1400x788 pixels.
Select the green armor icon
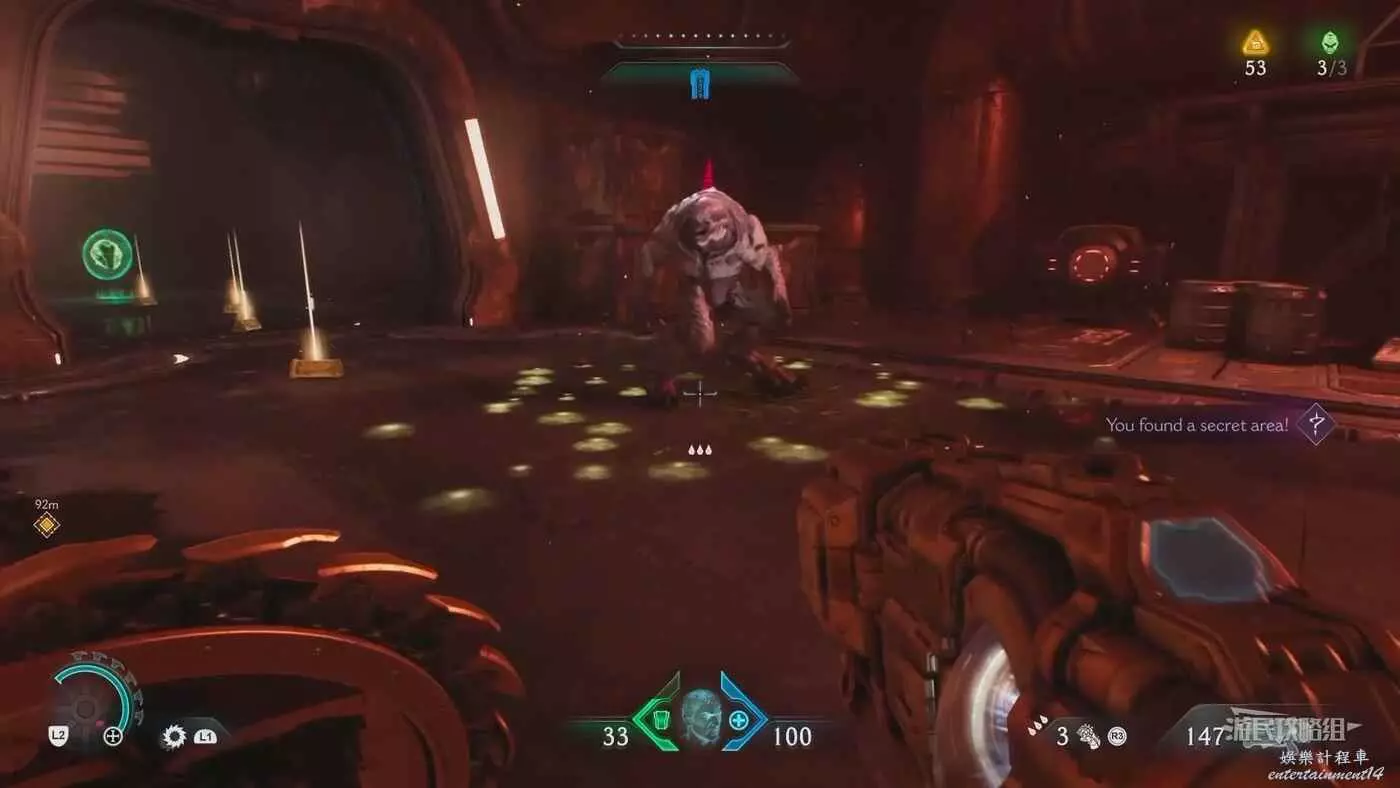pos(660,718)
